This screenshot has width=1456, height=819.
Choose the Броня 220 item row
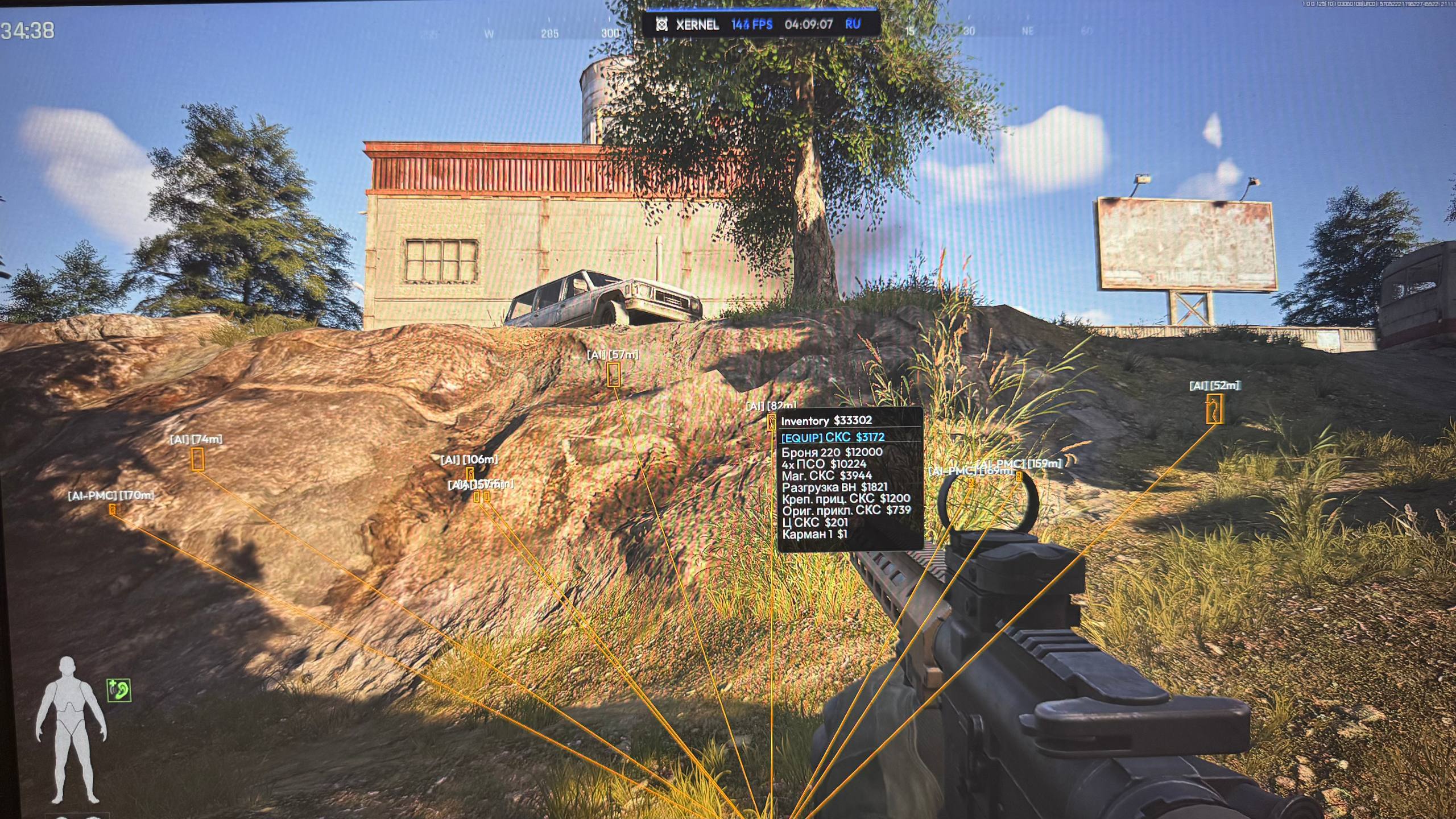click(x=832, y=452)
